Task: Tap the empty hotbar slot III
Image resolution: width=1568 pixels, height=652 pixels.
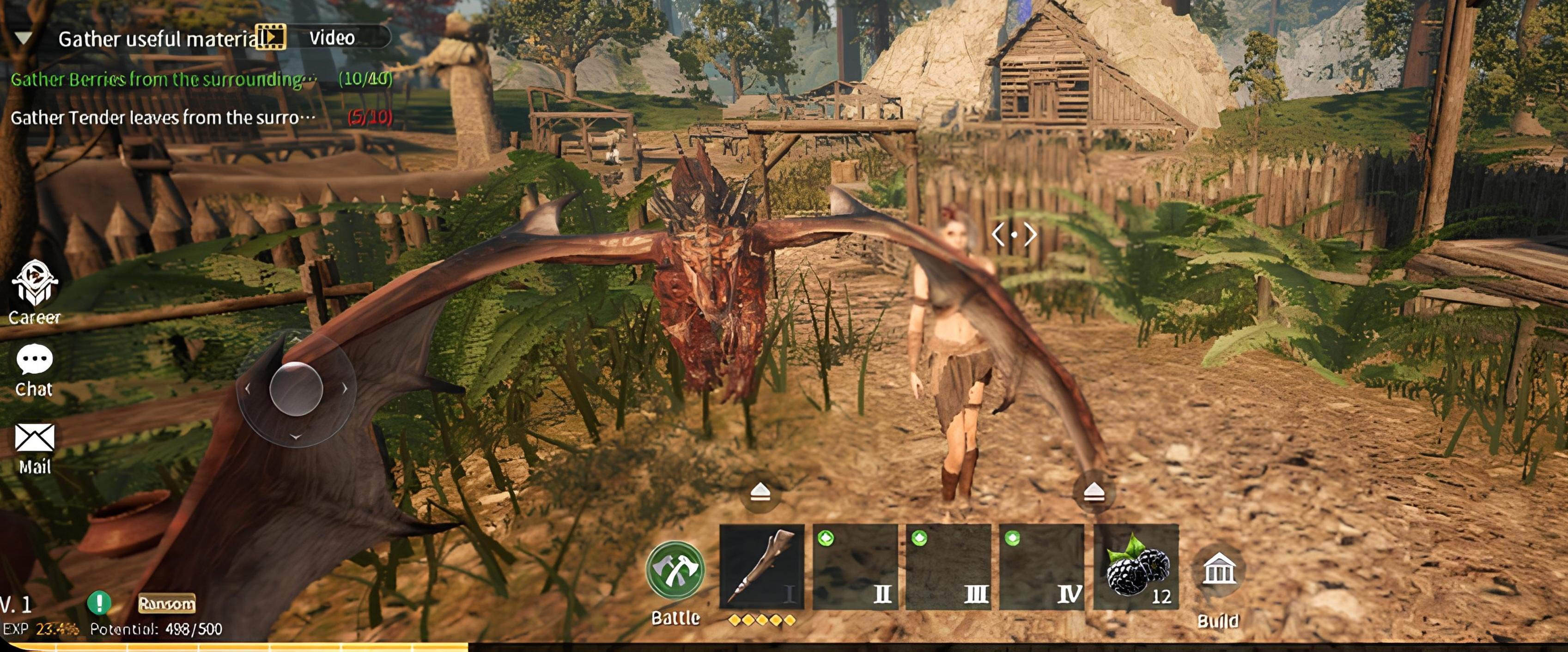Action: 949,567
